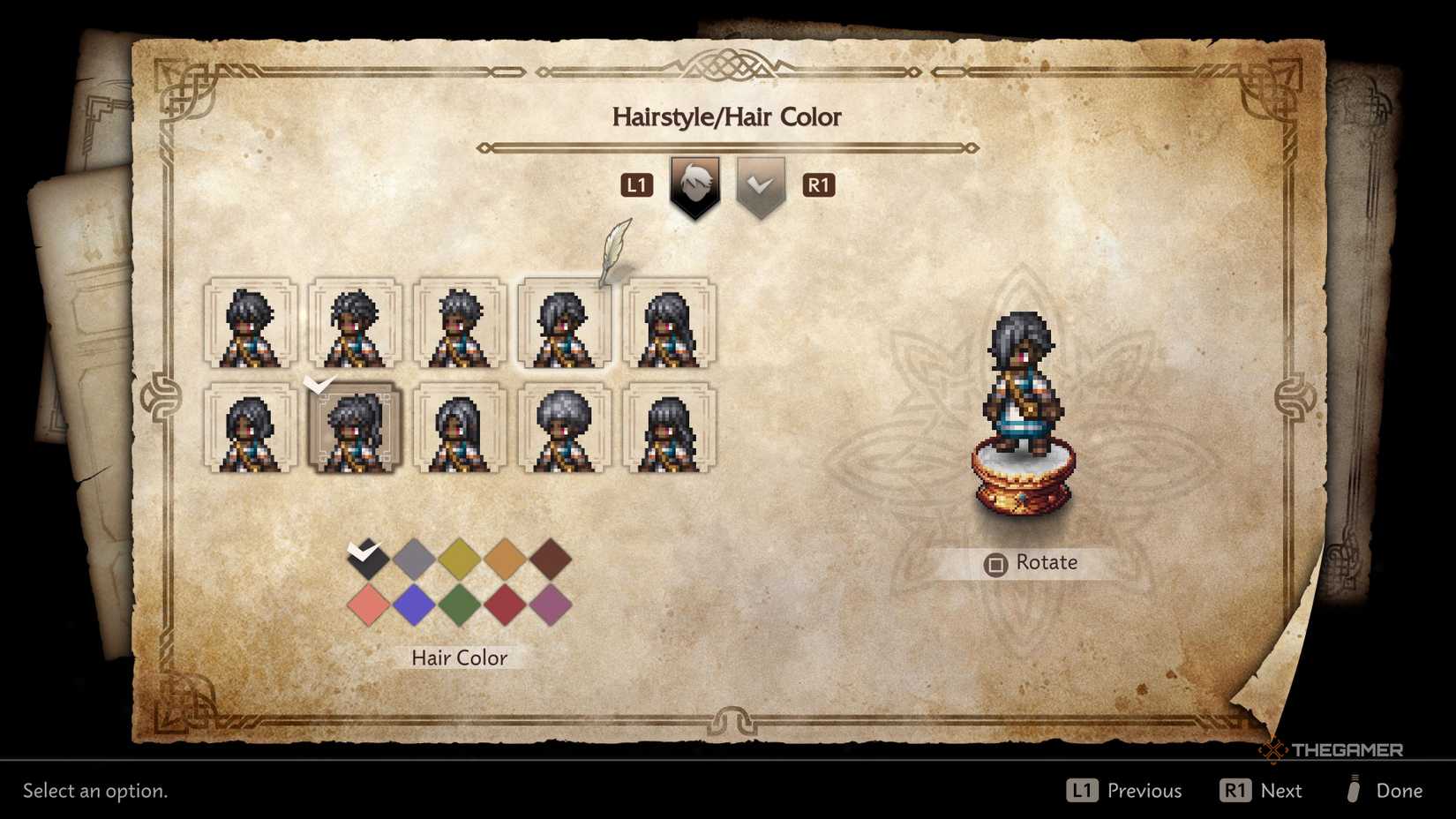This screenshot has width=1456, height=819.
Task: Click the L1 icon next to Previous
Action: pyautogui.click(x=1083, y=790)
